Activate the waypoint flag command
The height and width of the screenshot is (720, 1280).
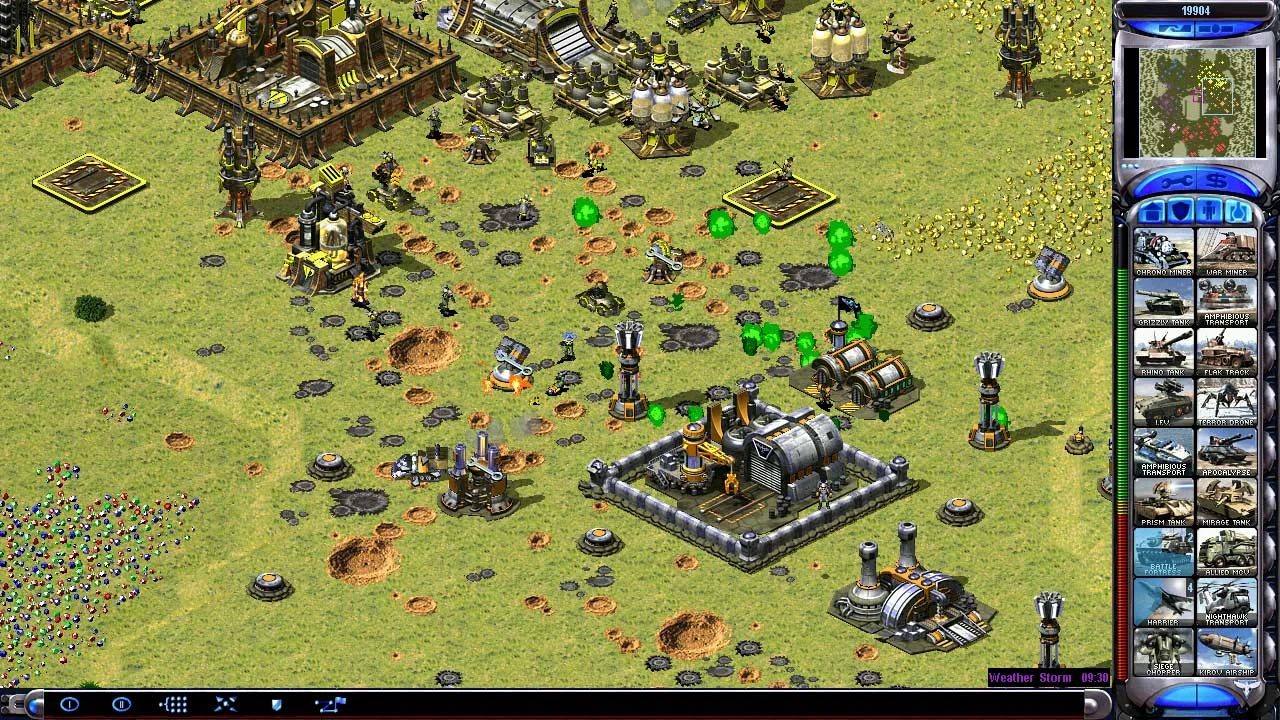point(330,705)
